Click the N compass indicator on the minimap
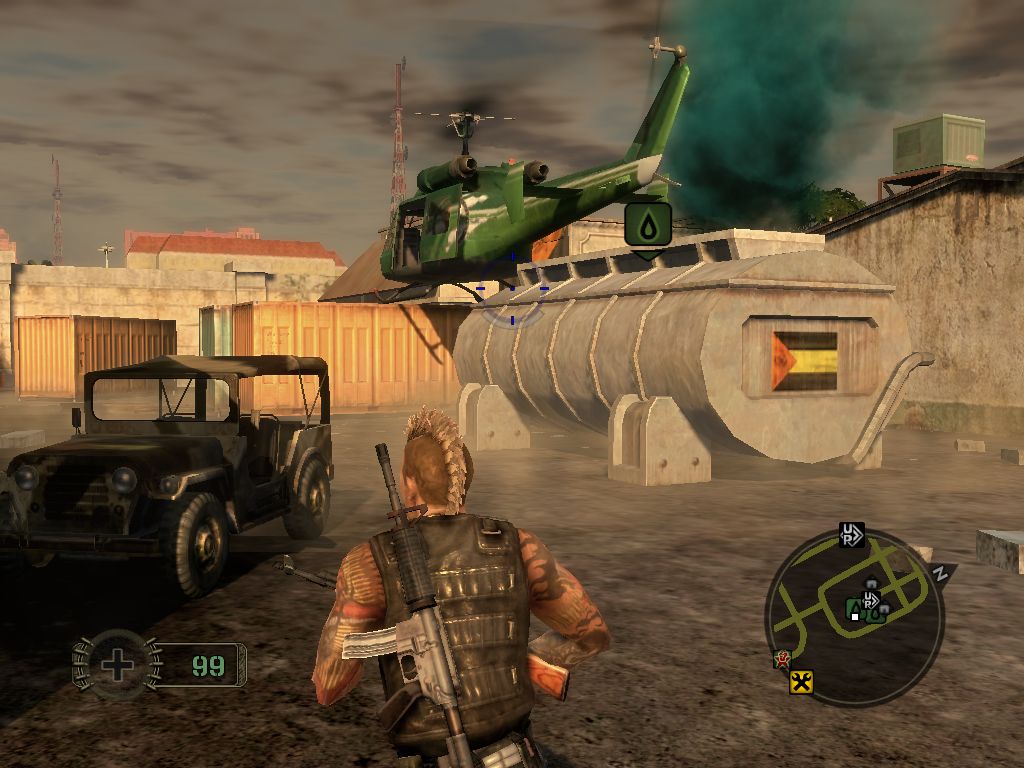The height and width of the screenshot is (768, 1024). pyautogui.click(x=940, y=574)
